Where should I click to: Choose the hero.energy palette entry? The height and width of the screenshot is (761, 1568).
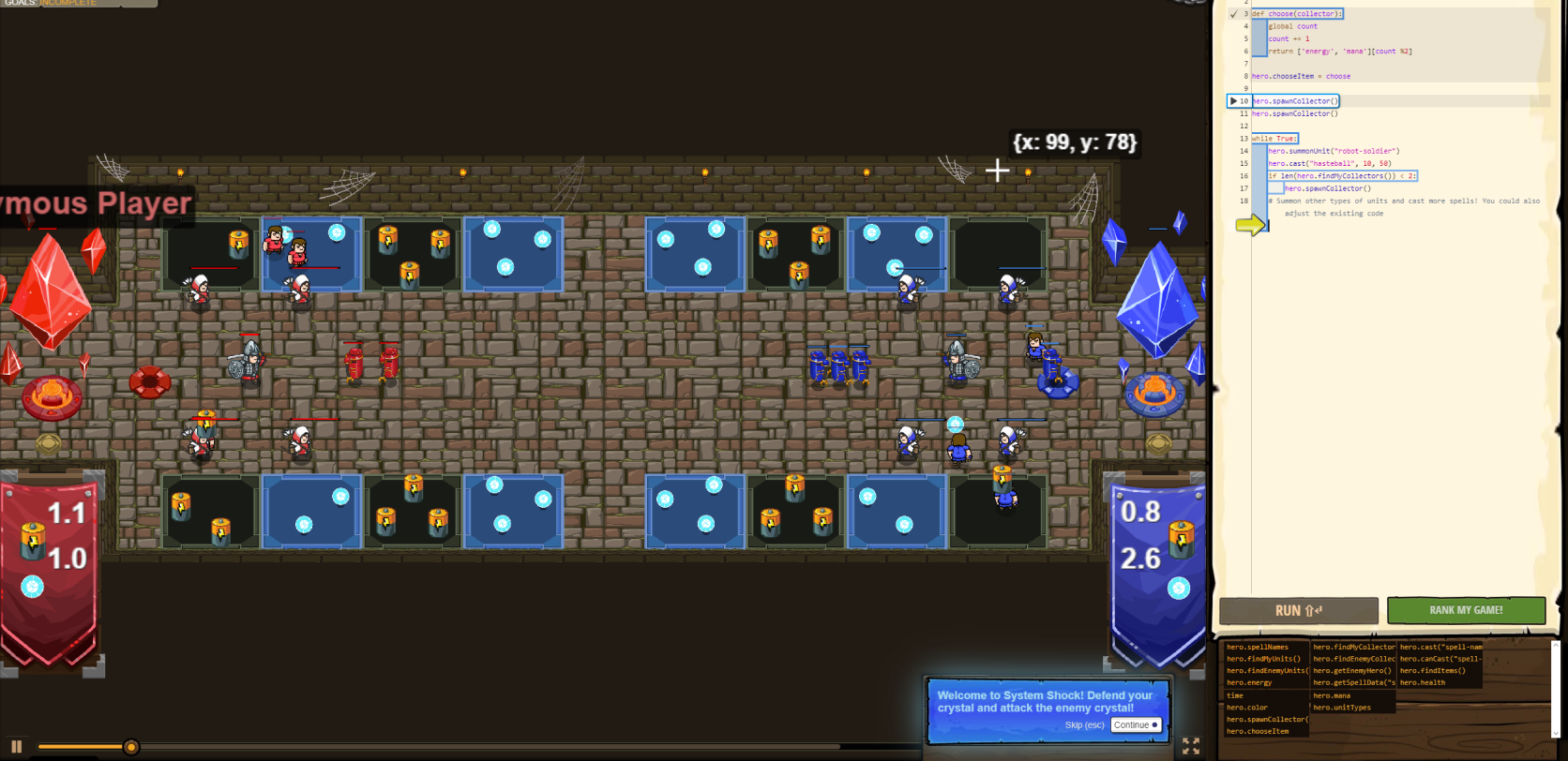click(1249, 682)
